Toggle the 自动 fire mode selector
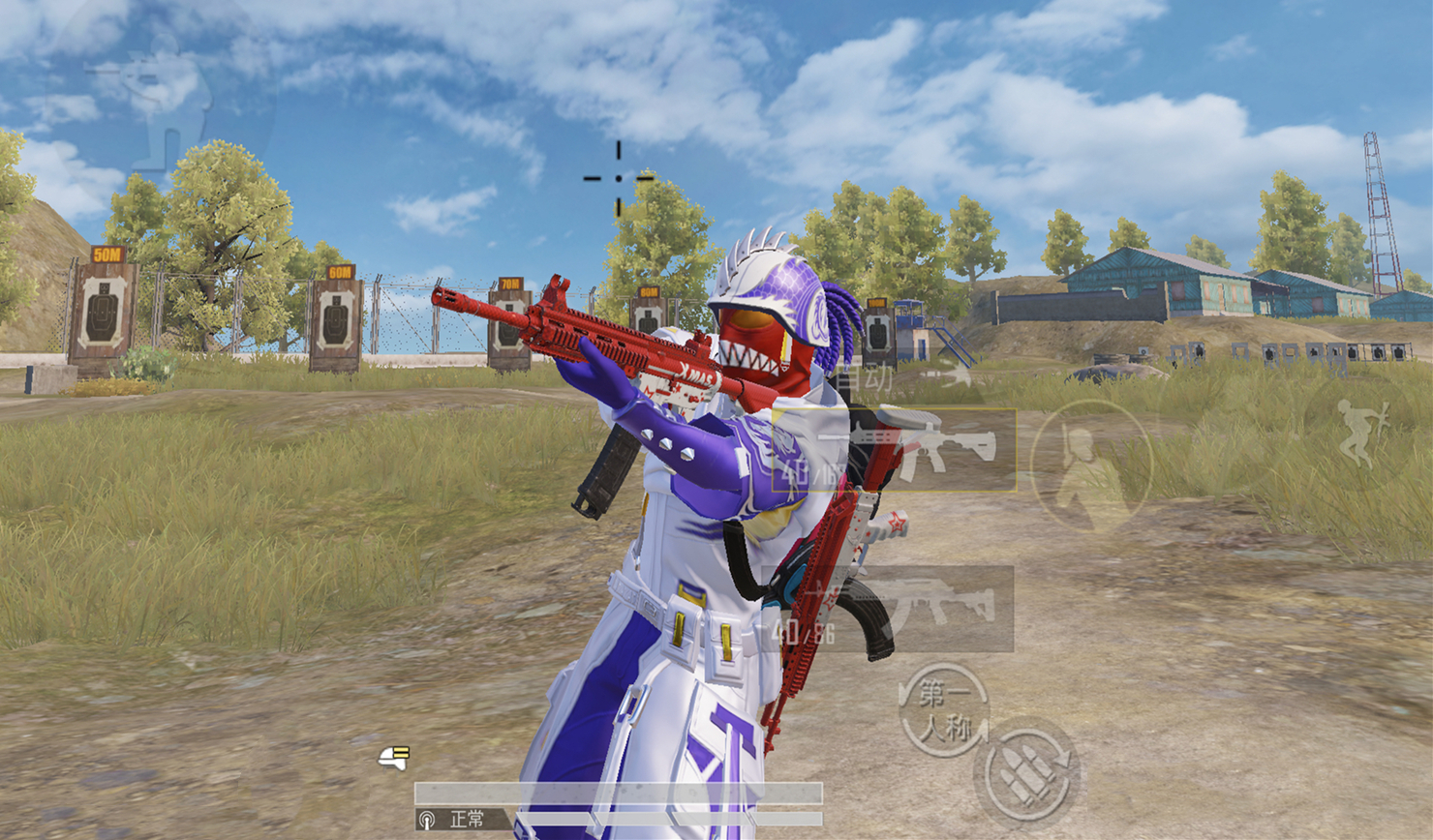Viewport: 1433px width, 840px height. coord(862,378)
